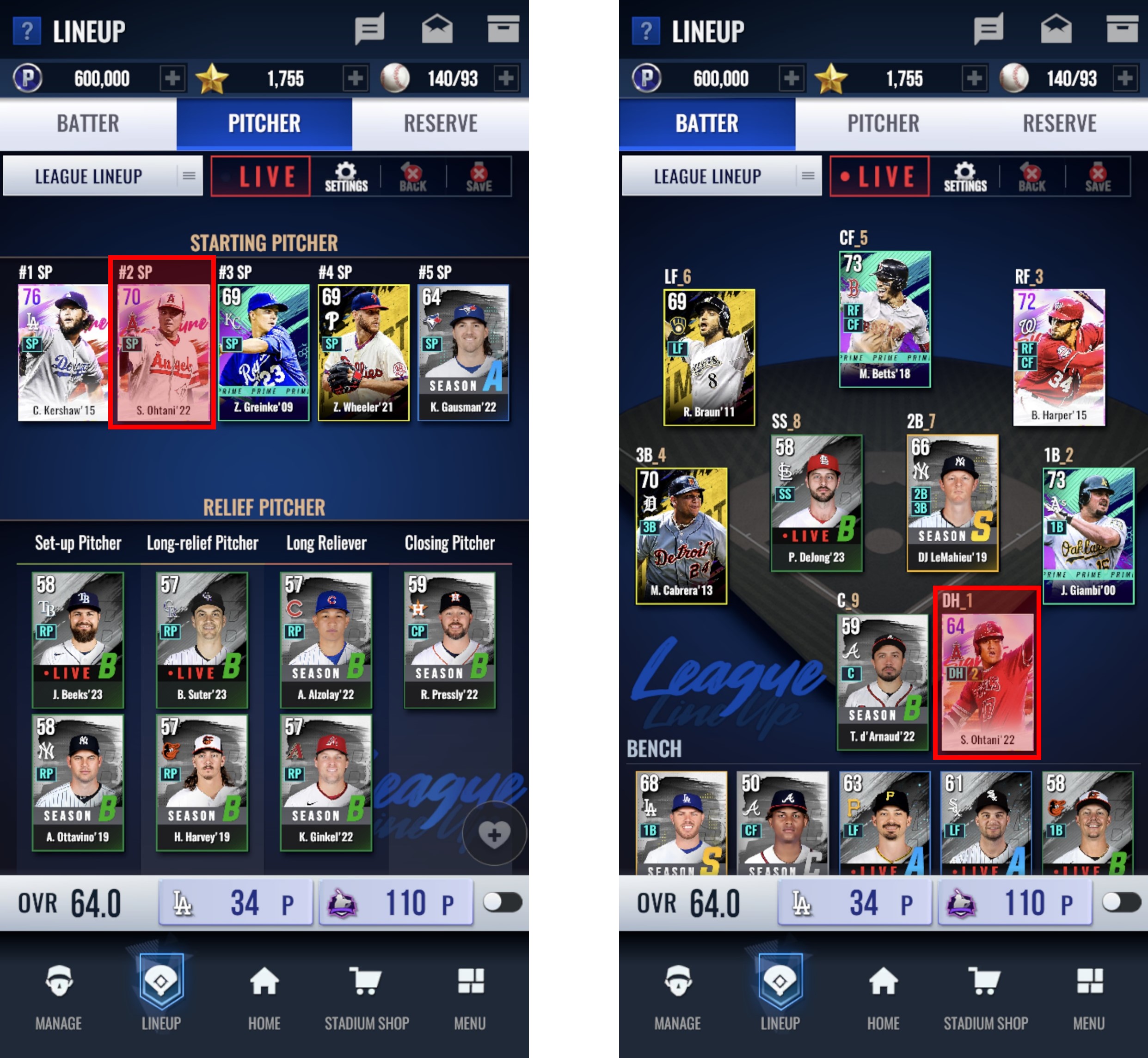Select first baseman J. Giambi'00 card
This screenshot has width=1148, height=1058.
click(x=1088, y=535)
